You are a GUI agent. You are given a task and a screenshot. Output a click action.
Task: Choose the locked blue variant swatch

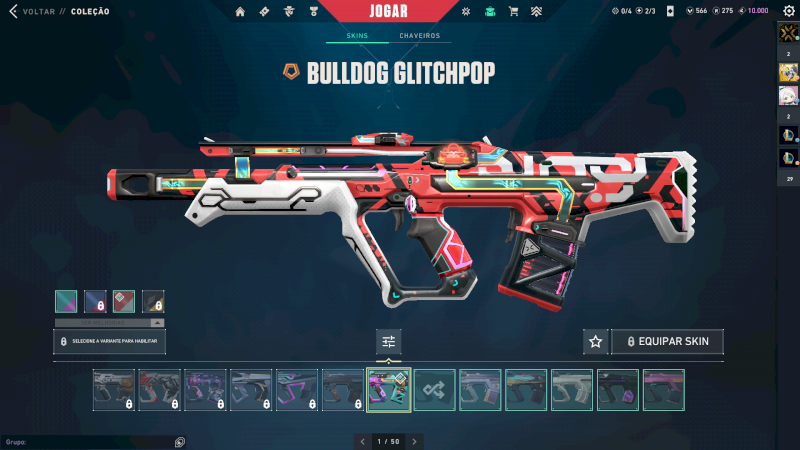pyautogui.click(x=94, y=301)
